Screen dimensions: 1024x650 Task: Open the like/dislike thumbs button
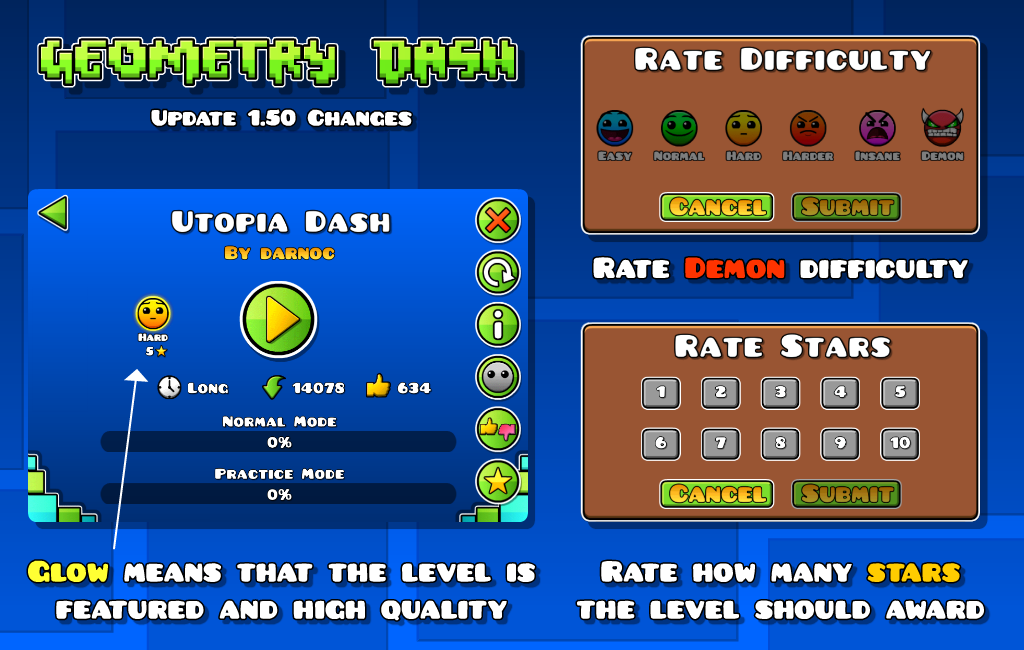tap(497, 430)
